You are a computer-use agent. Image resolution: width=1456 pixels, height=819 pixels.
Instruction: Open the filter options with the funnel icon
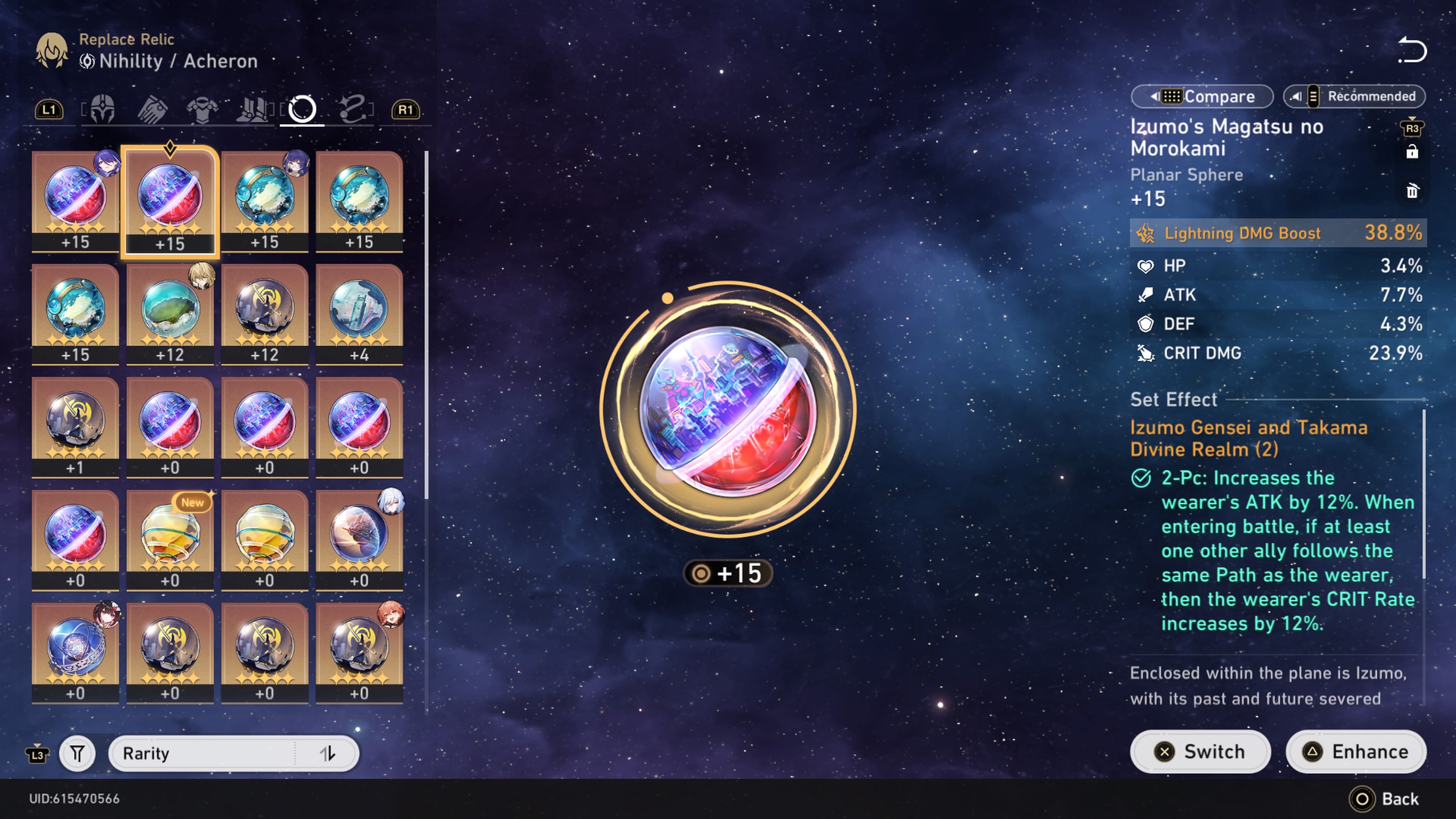tap(77, 753)
